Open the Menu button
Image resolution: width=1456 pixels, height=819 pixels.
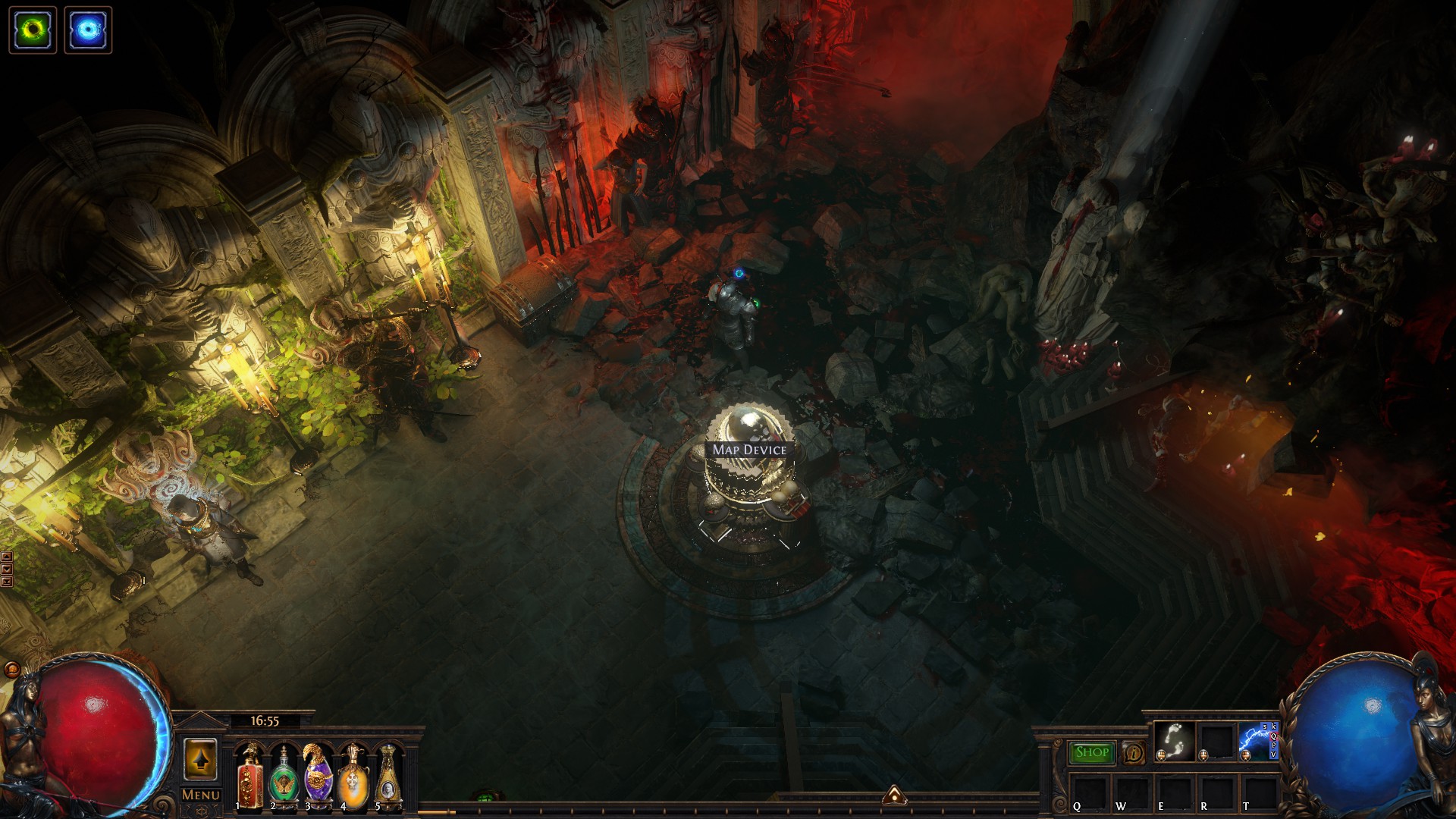point(201,795)
